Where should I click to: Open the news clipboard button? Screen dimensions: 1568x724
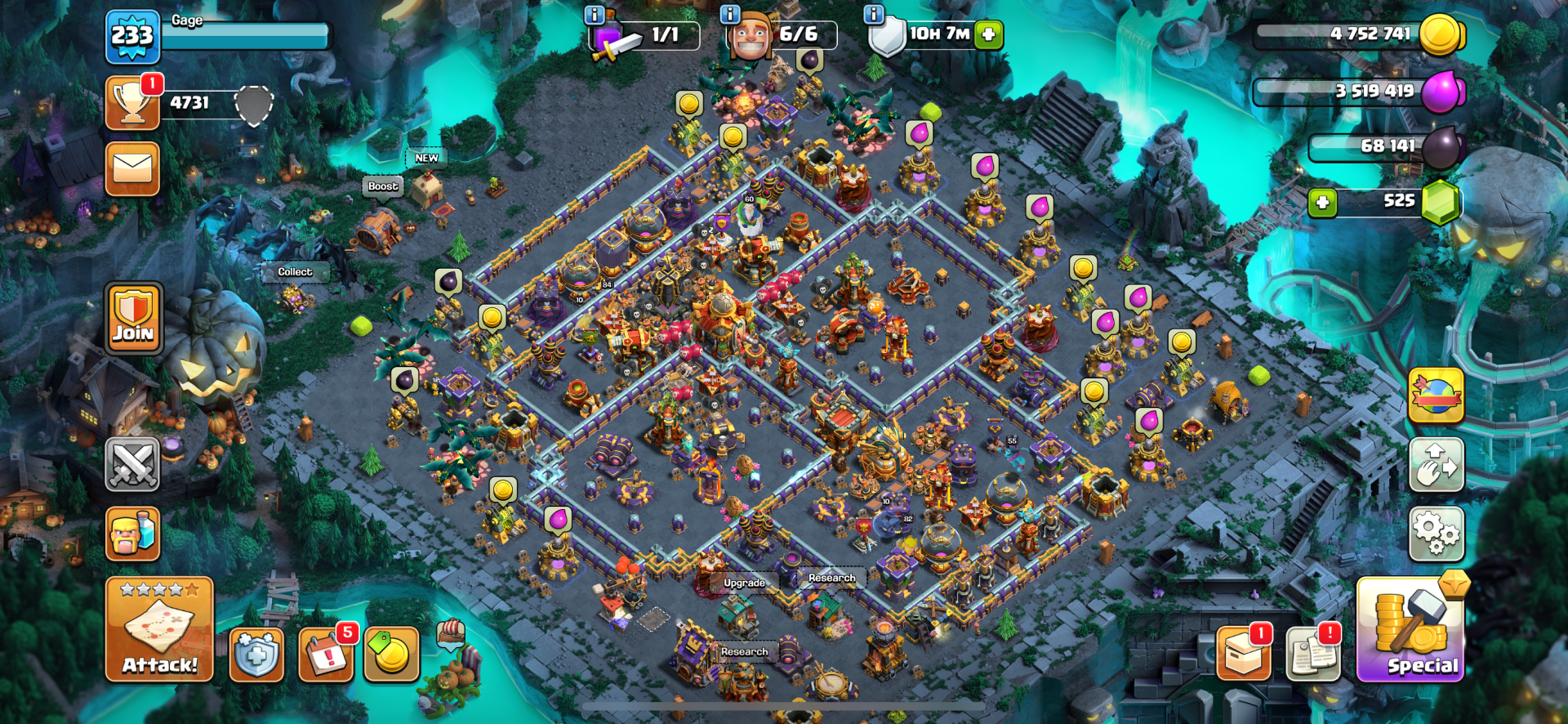pos(1313,655)
